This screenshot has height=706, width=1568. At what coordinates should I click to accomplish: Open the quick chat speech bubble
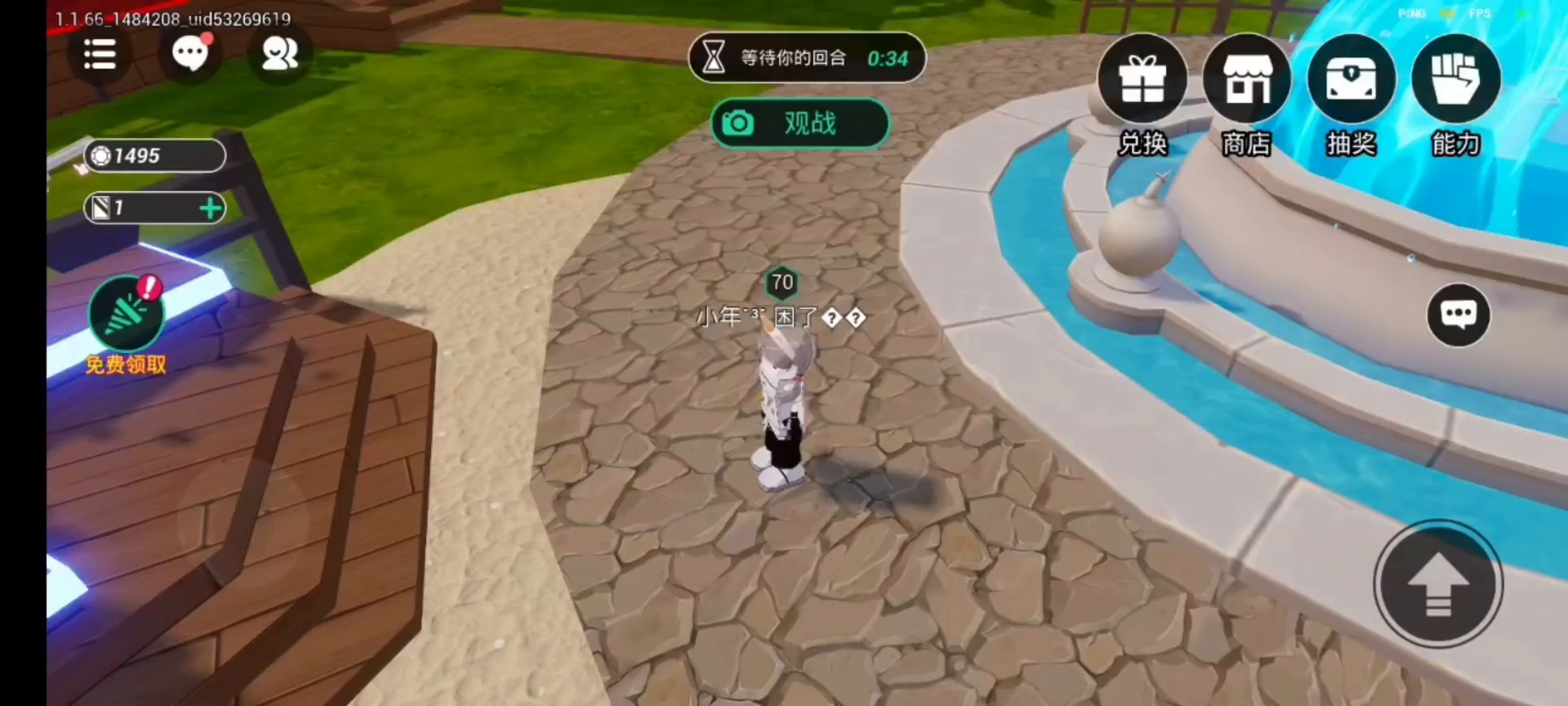coord(1459,315)
